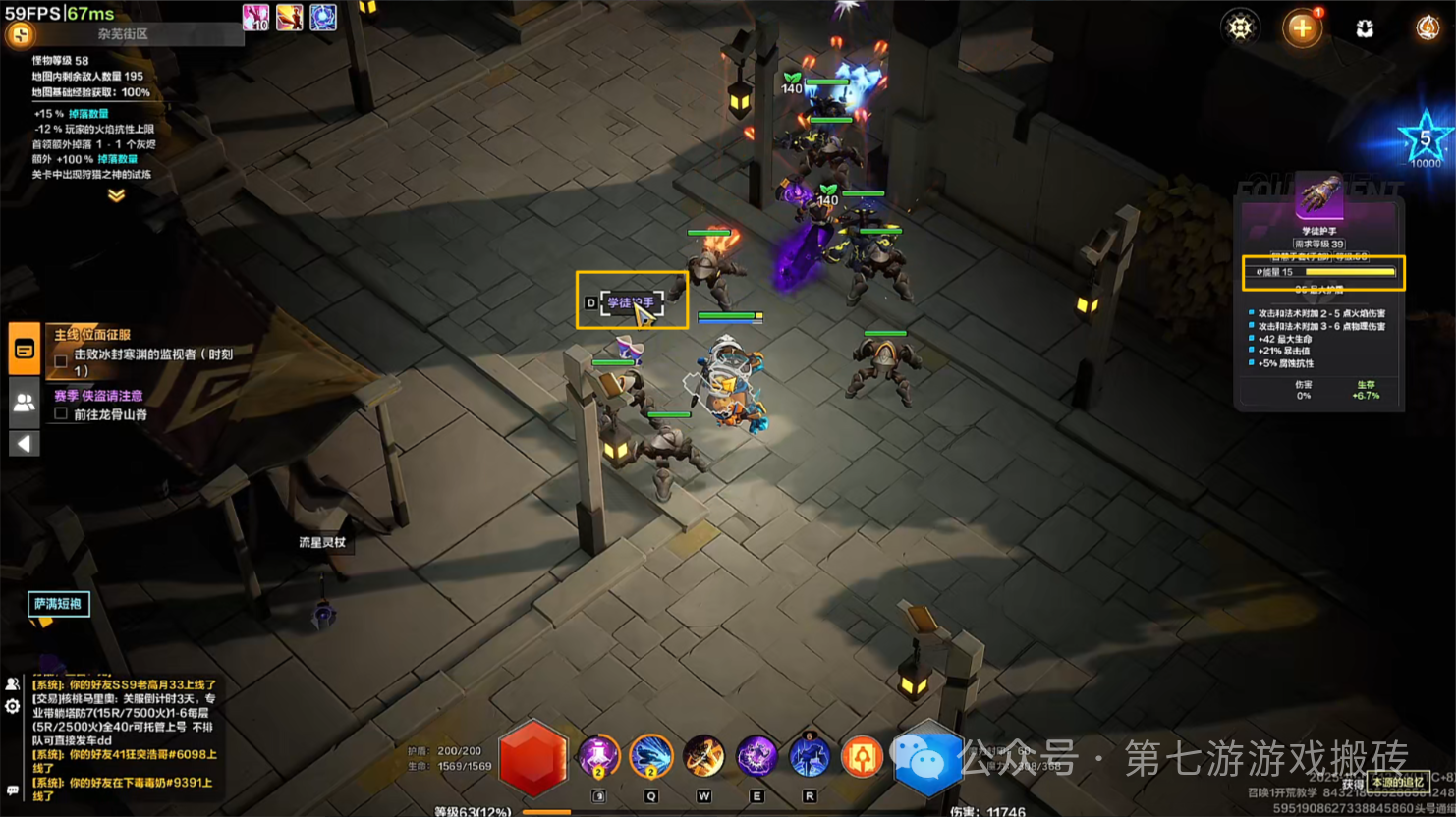
Task: Select the 主线 位面征服 quest entry
Action: pyautogui.click(x=92, y=335)
